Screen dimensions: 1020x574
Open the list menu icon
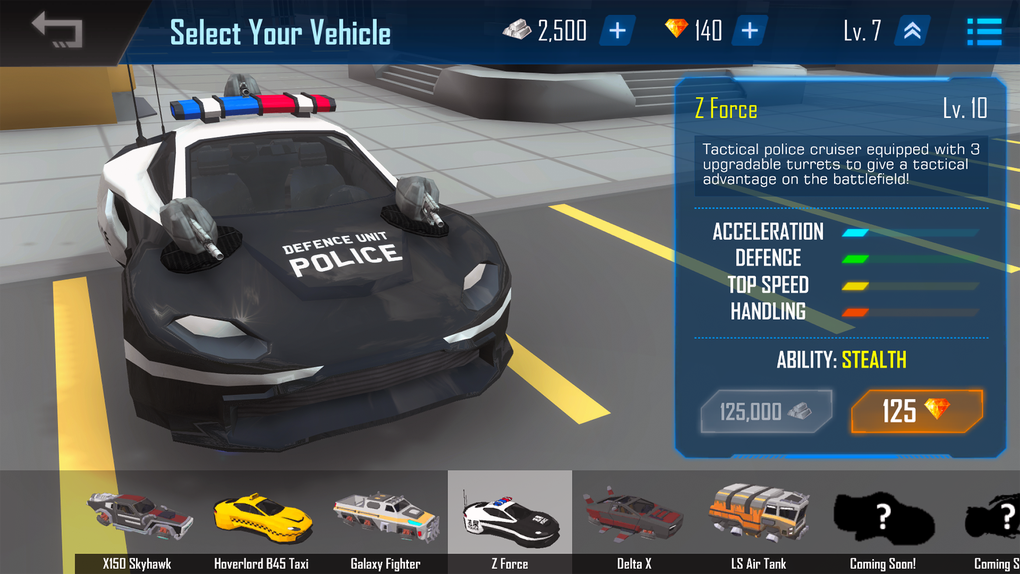click(984, 31)
